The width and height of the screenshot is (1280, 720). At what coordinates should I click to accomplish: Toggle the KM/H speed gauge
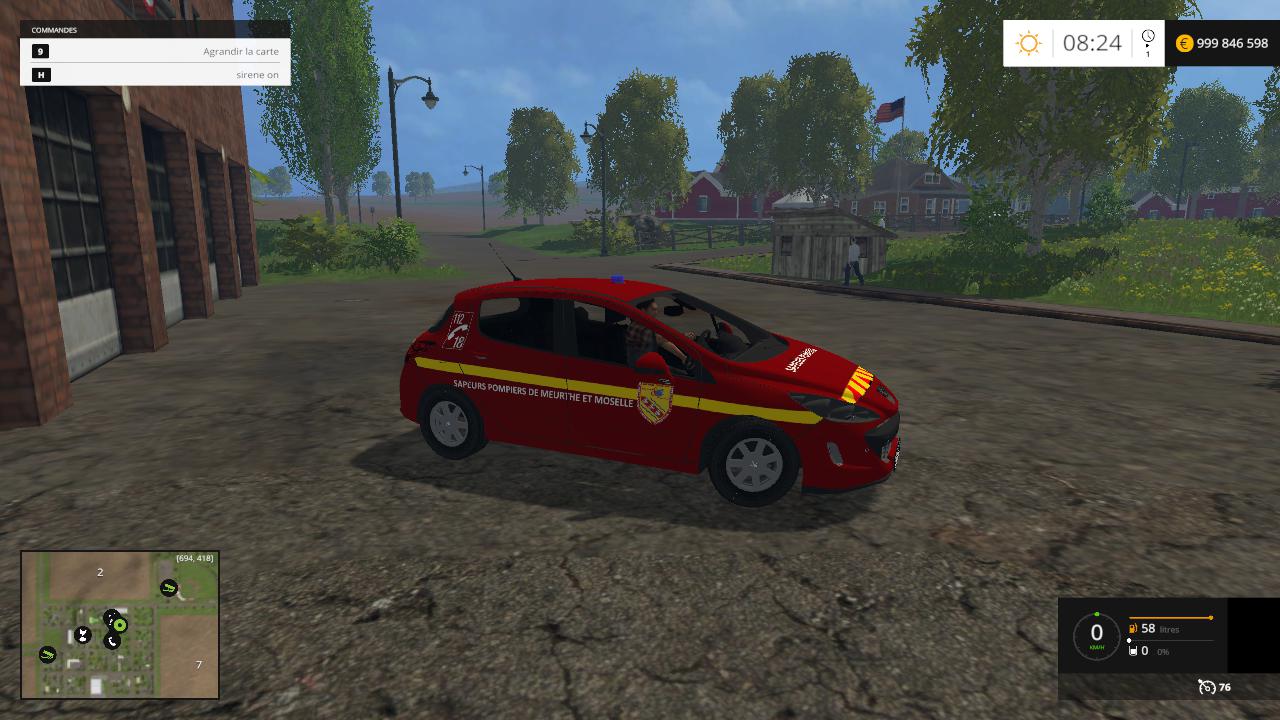click(x=1096, y=633)
